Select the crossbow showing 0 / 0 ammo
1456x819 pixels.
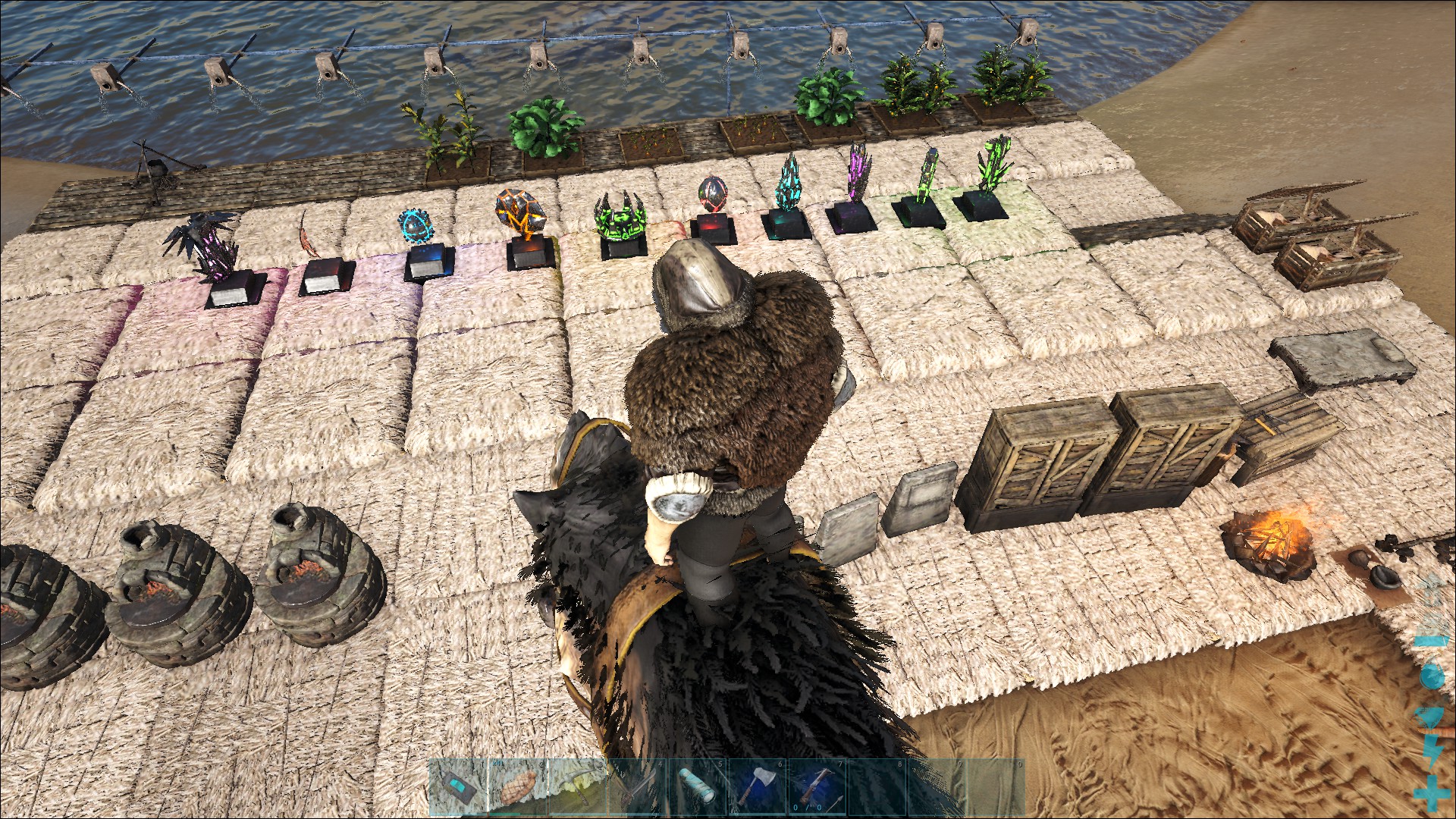(817, 789)
